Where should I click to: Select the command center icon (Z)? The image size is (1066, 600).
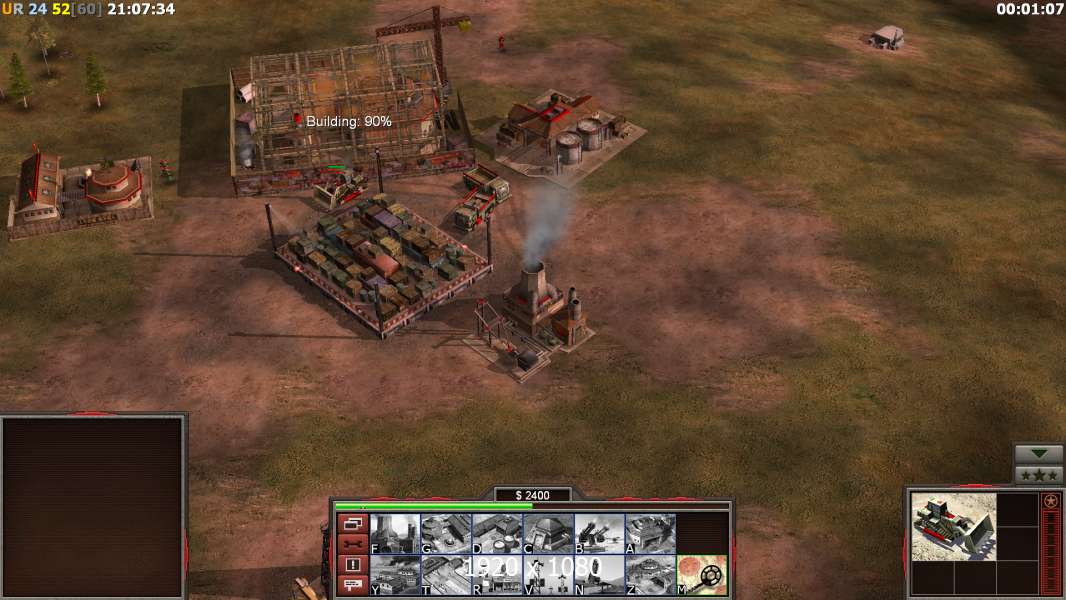tap(650, 575)
